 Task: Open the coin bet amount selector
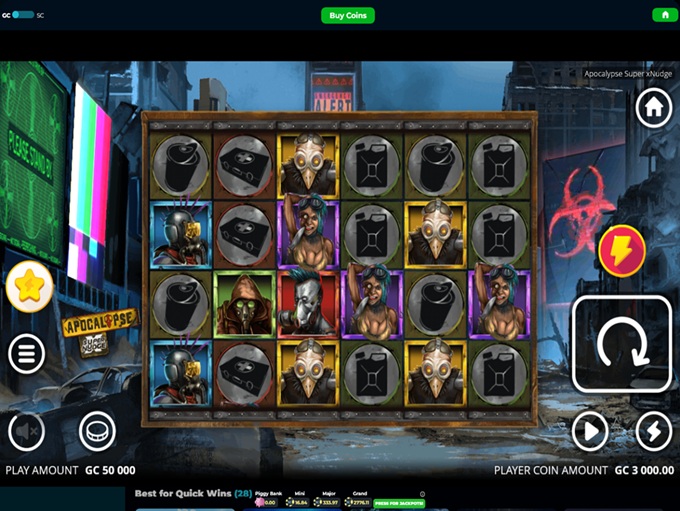pyautogui.click(x=97, y=432)
